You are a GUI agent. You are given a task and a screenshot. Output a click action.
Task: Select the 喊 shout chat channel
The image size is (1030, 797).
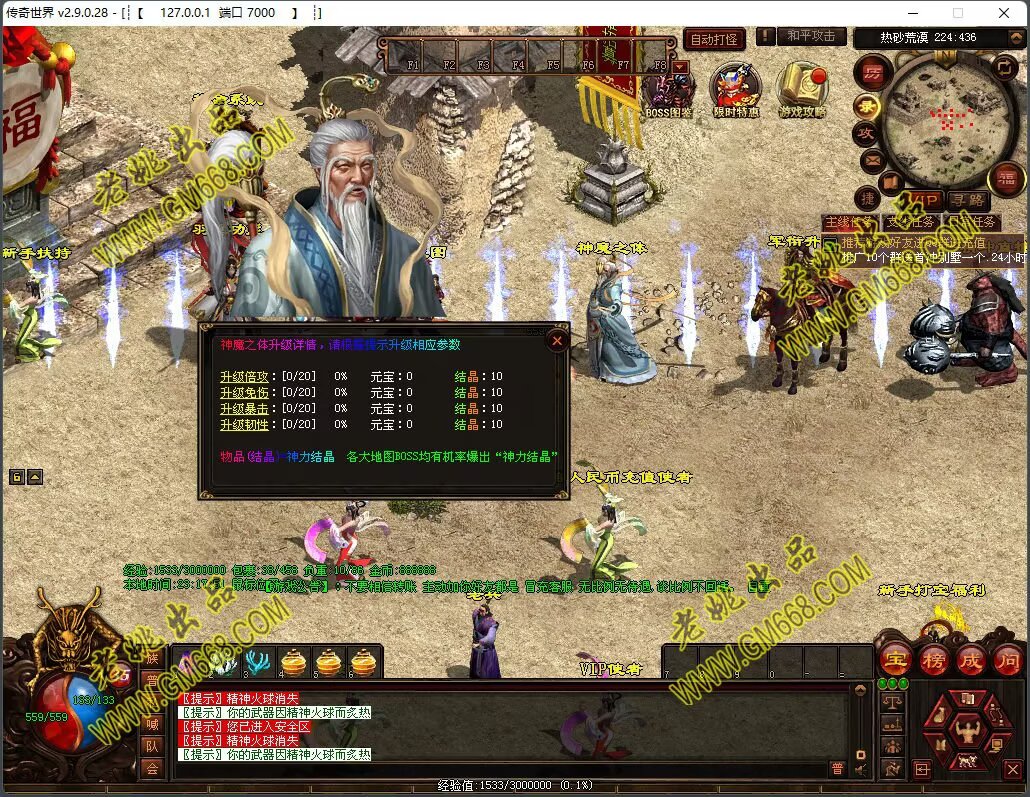[152, 724]
